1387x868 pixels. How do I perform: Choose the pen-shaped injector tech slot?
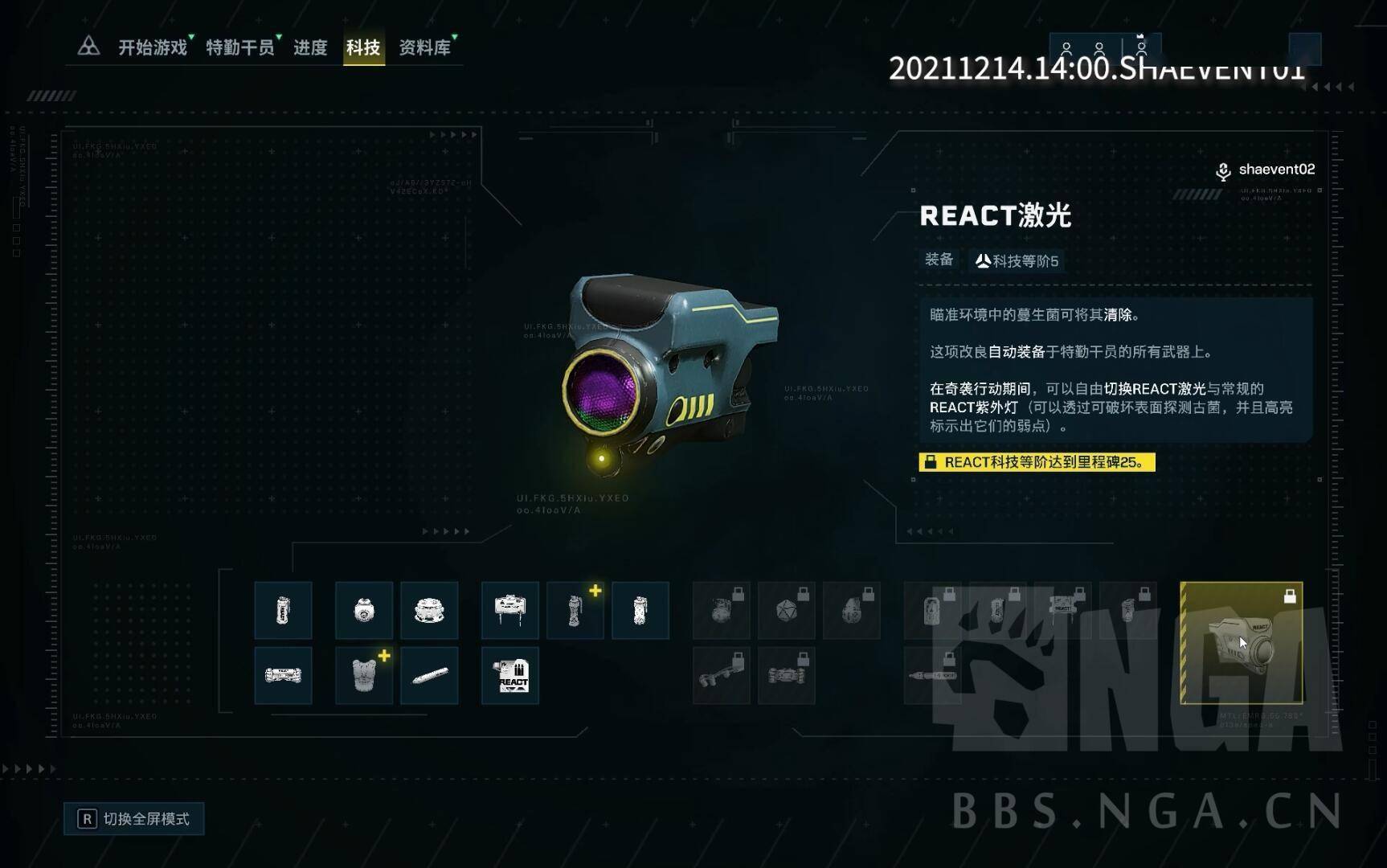pos(429,676)
